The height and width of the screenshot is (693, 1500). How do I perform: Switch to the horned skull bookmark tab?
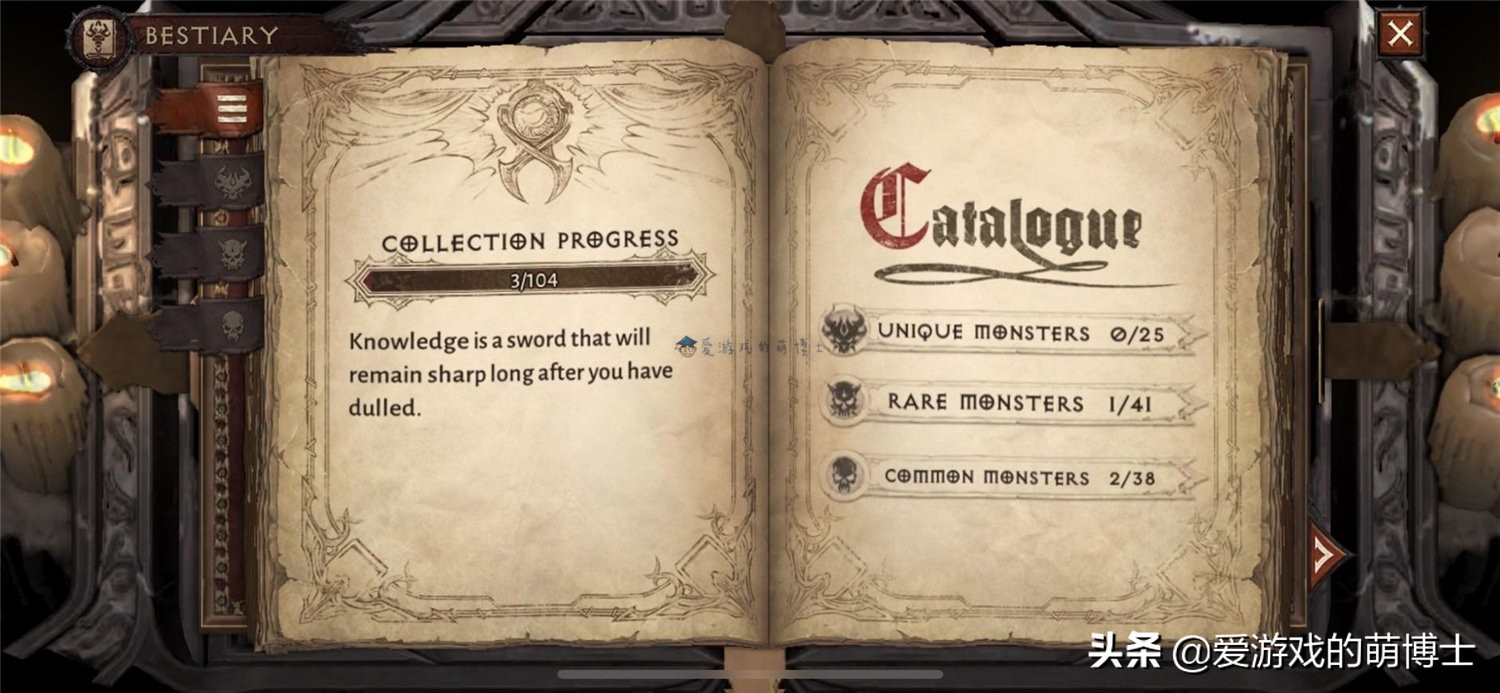pyautogui.click(x=228, y=252)
